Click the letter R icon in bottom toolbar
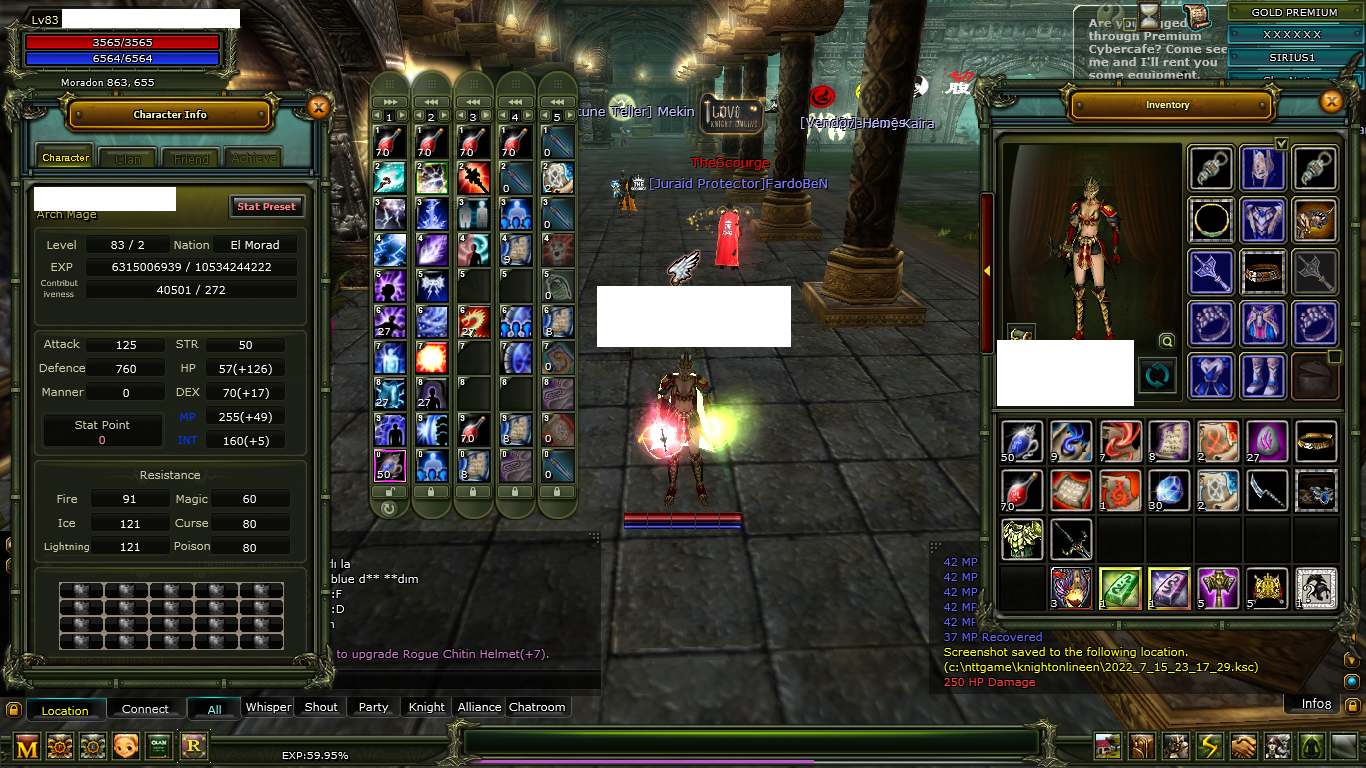This screenshot has height=768, width=1366. tap(191, 745)
